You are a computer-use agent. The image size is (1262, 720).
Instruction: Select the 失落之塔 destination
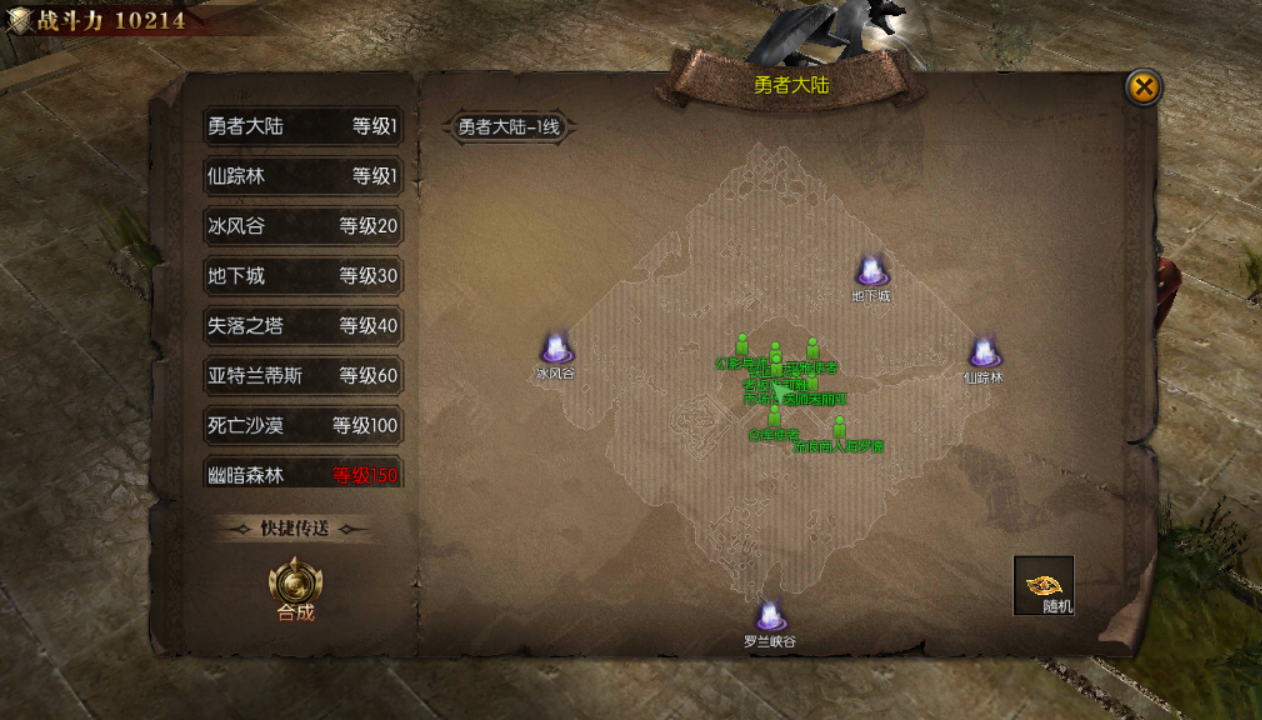coord(303,326)
